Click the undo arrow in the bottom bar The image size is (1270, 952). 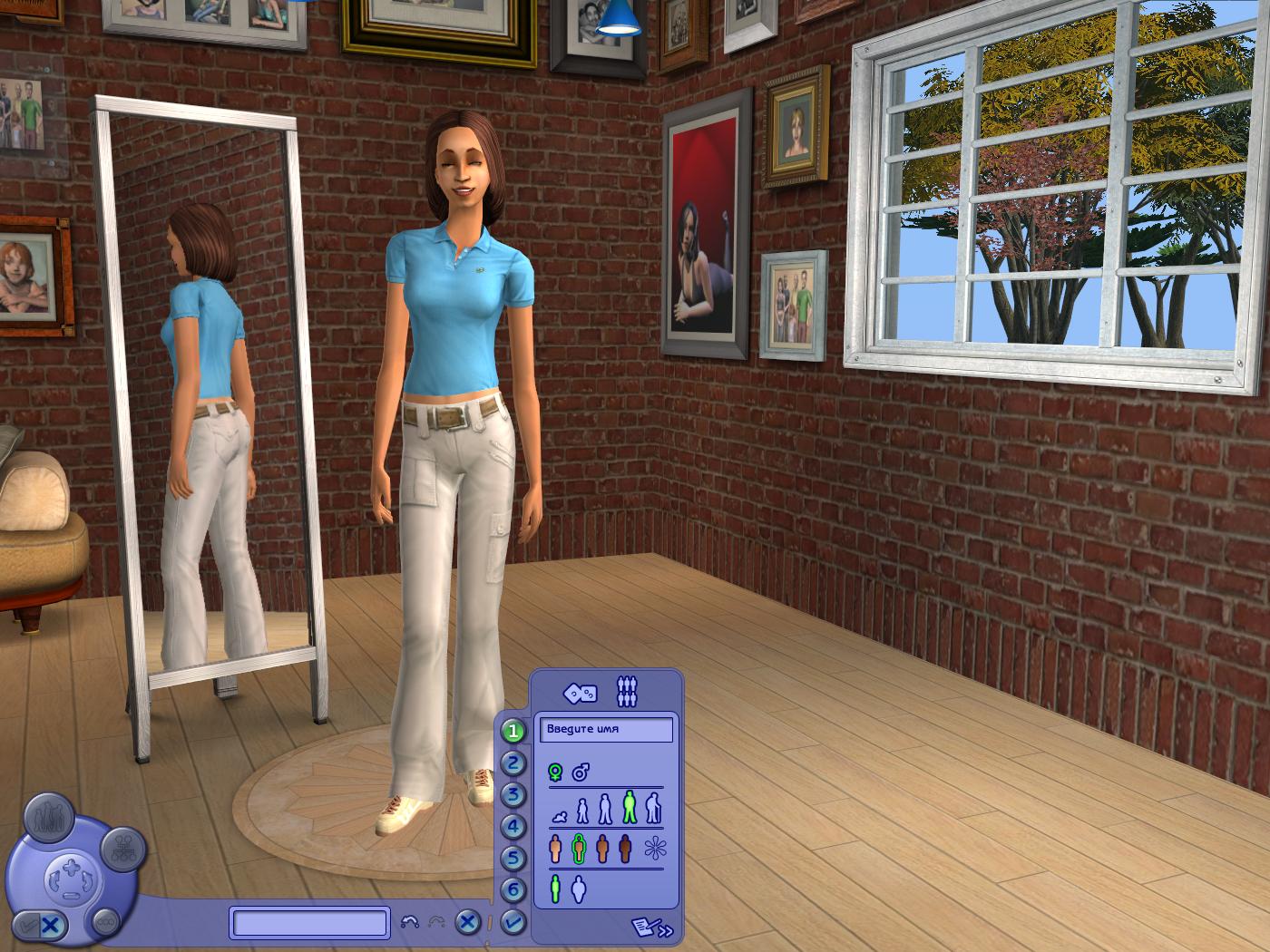click(410, 921)
